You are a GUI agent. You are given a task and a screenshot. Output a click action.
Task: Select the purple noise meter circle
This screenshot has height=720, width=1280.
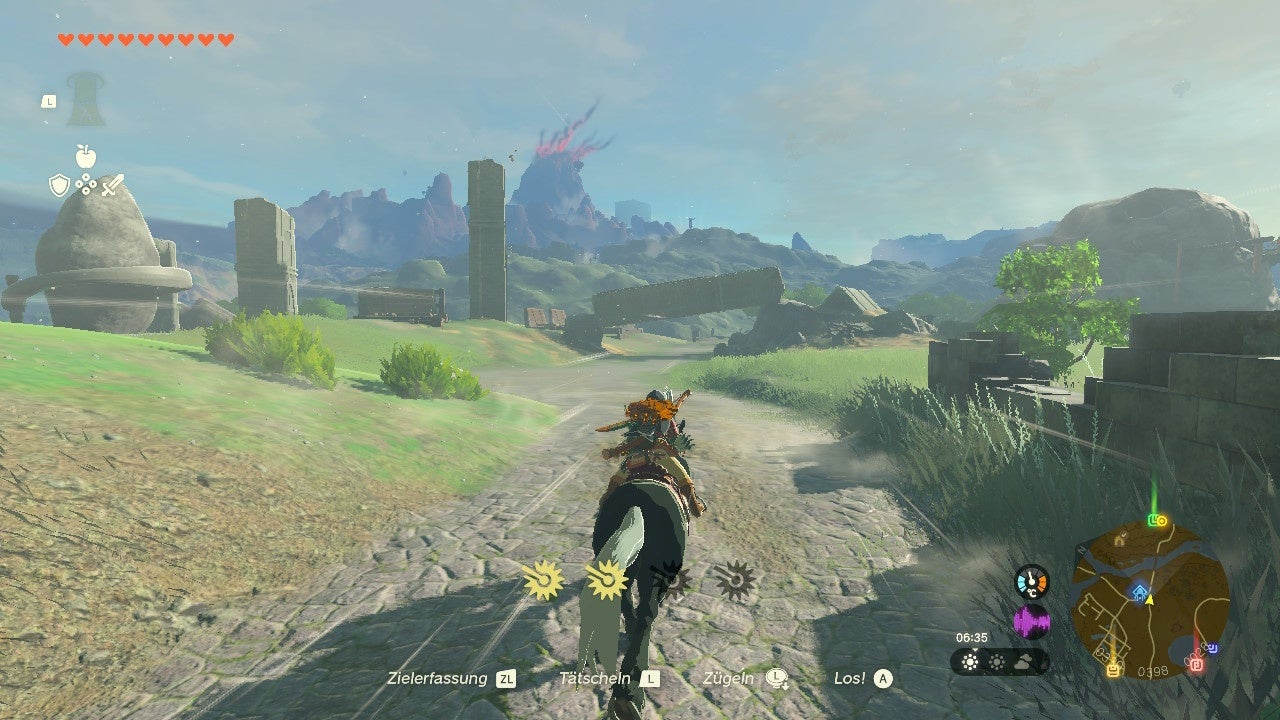tap(1031, 622)
